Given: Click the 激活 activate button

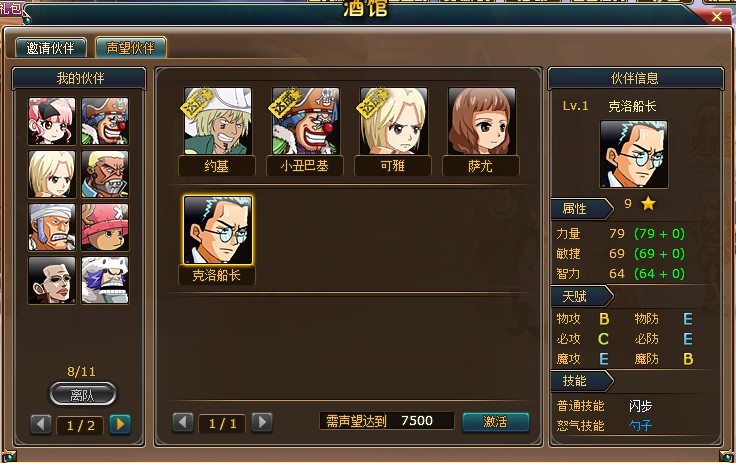Looking at the screenshot, I should coord(496,422).
